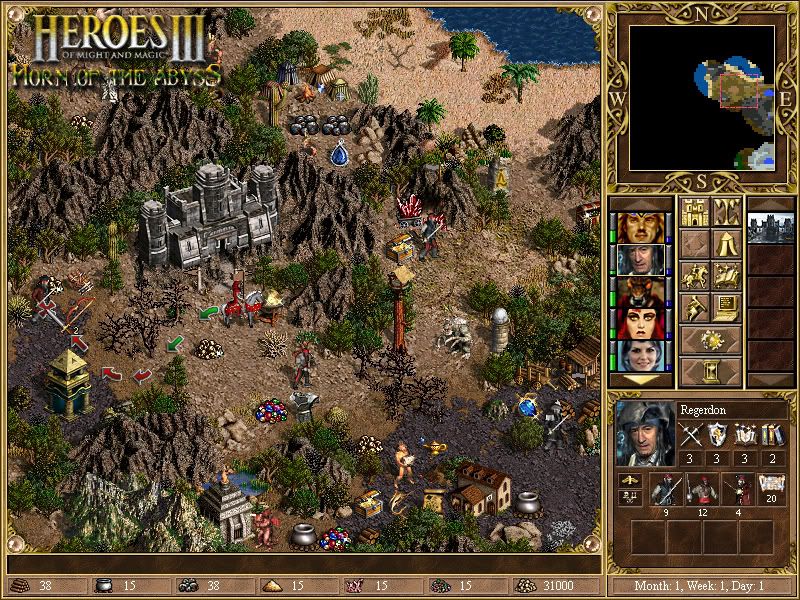Toggle the underground/surface view button
Viewport: 800px width, 600px height.
(x=726, y=212)
